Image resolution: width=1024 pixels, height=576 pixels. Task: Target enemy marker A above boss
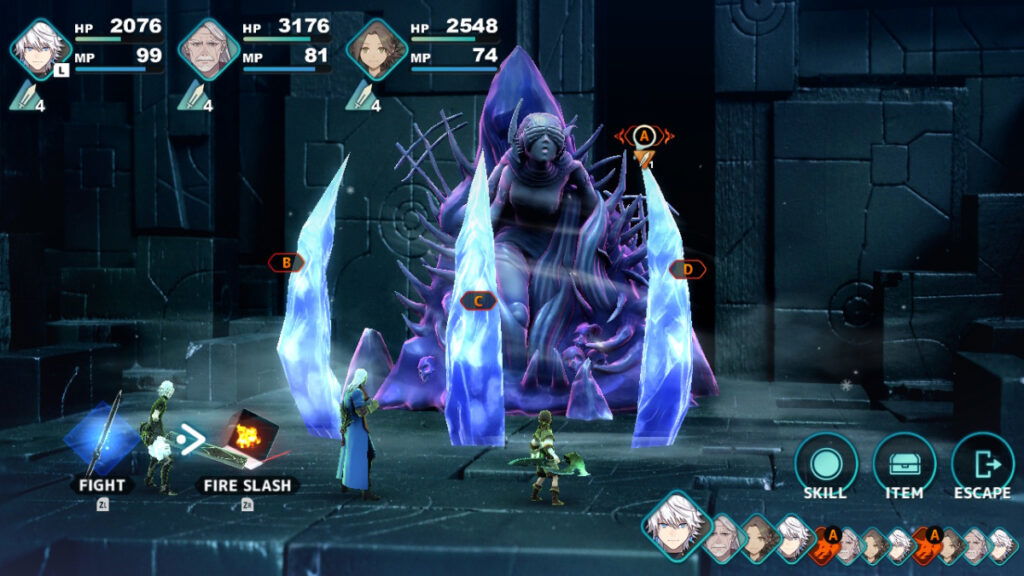point(645,136)
